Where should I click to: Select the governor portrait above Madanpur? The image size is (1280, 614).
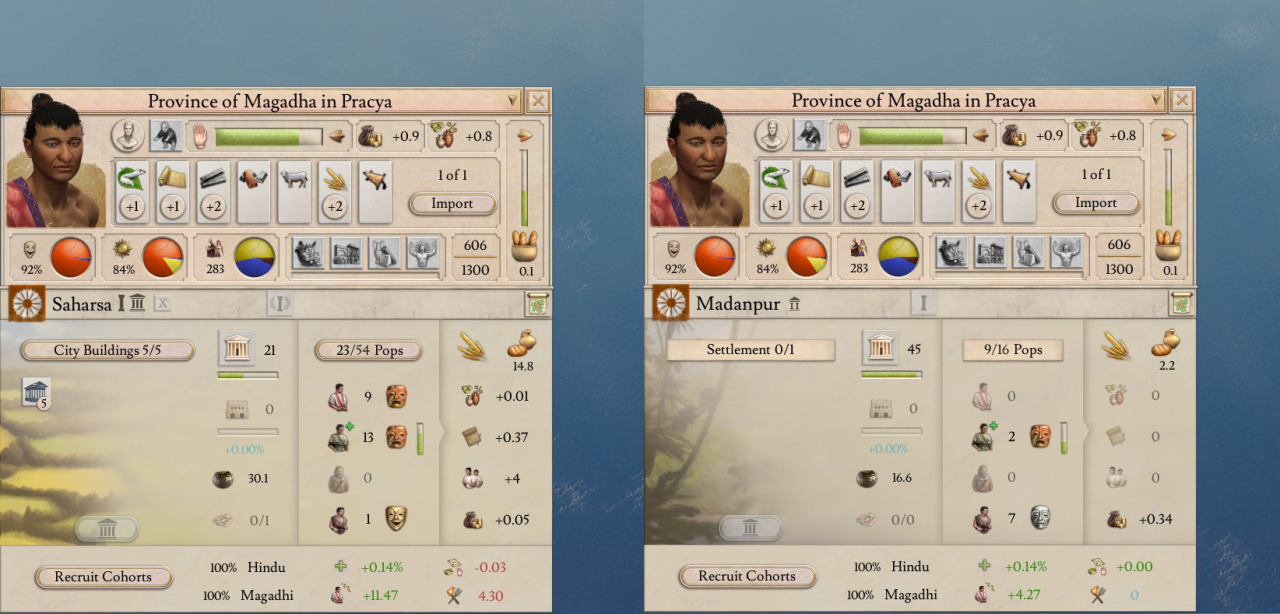699,162
